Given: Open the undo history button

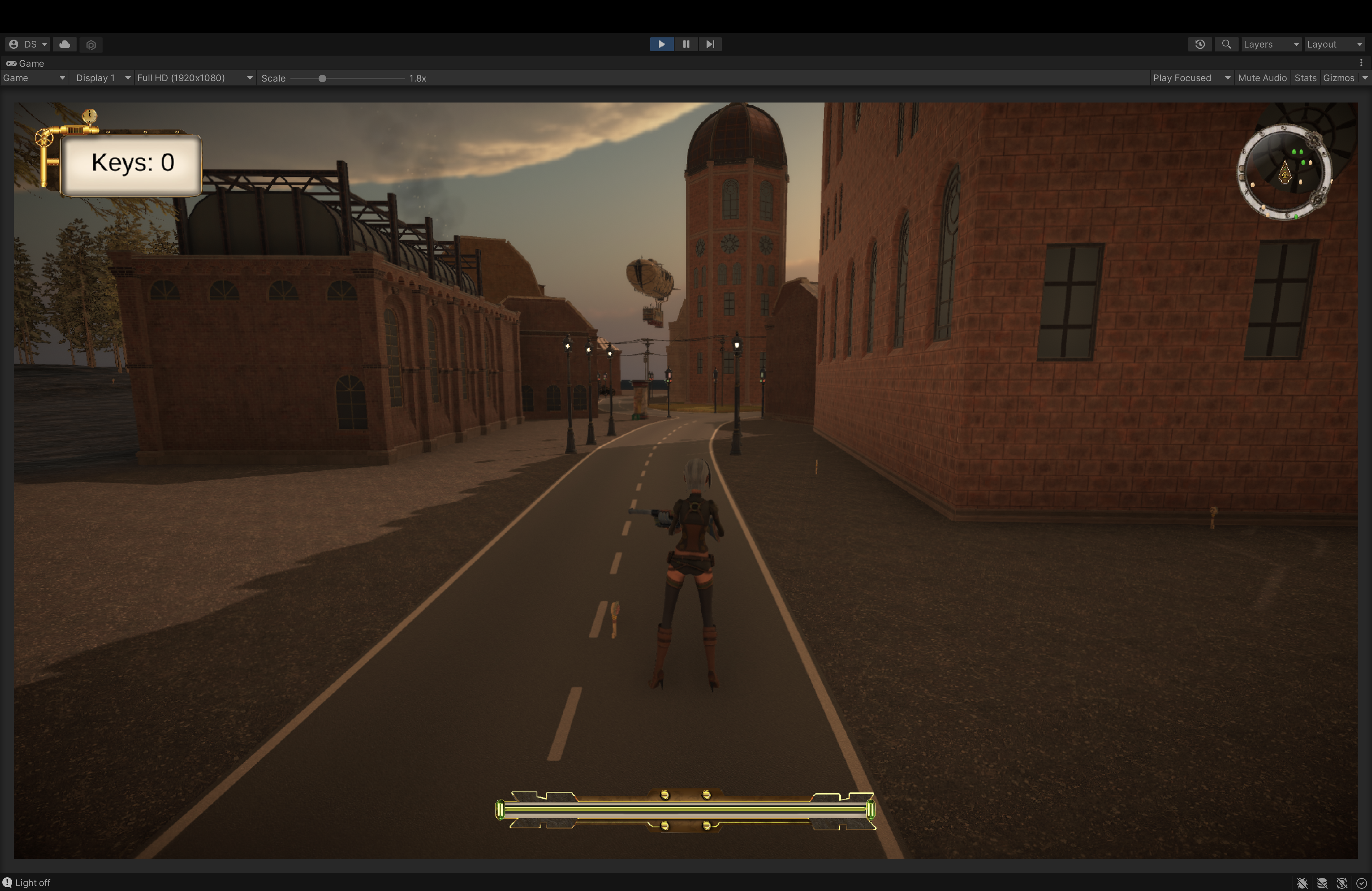Looking at the screenshot, I should [x=1200, y=44].
